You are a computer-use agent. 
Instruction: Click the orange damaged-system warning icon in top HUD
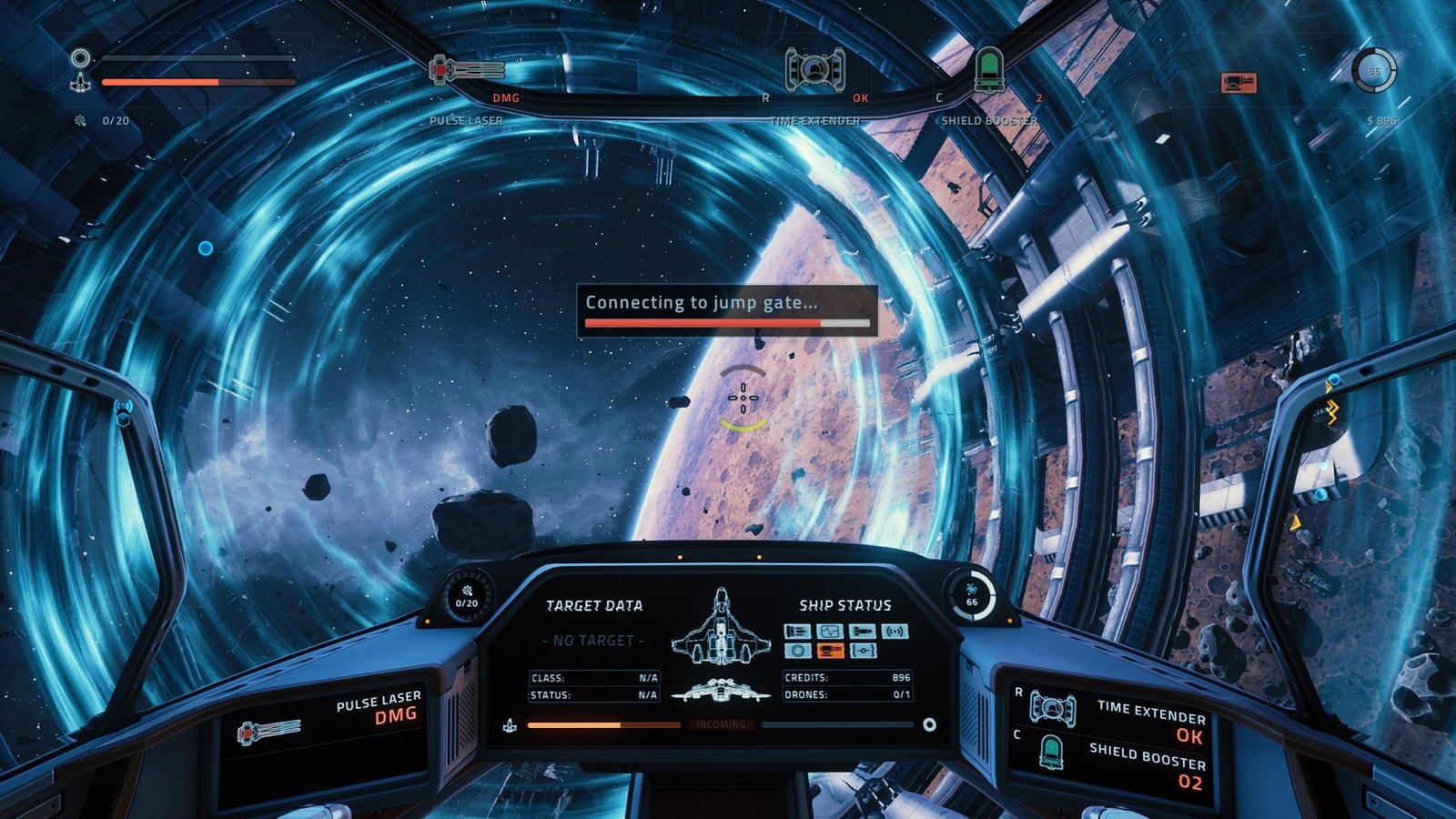(x=1238, y=83)
